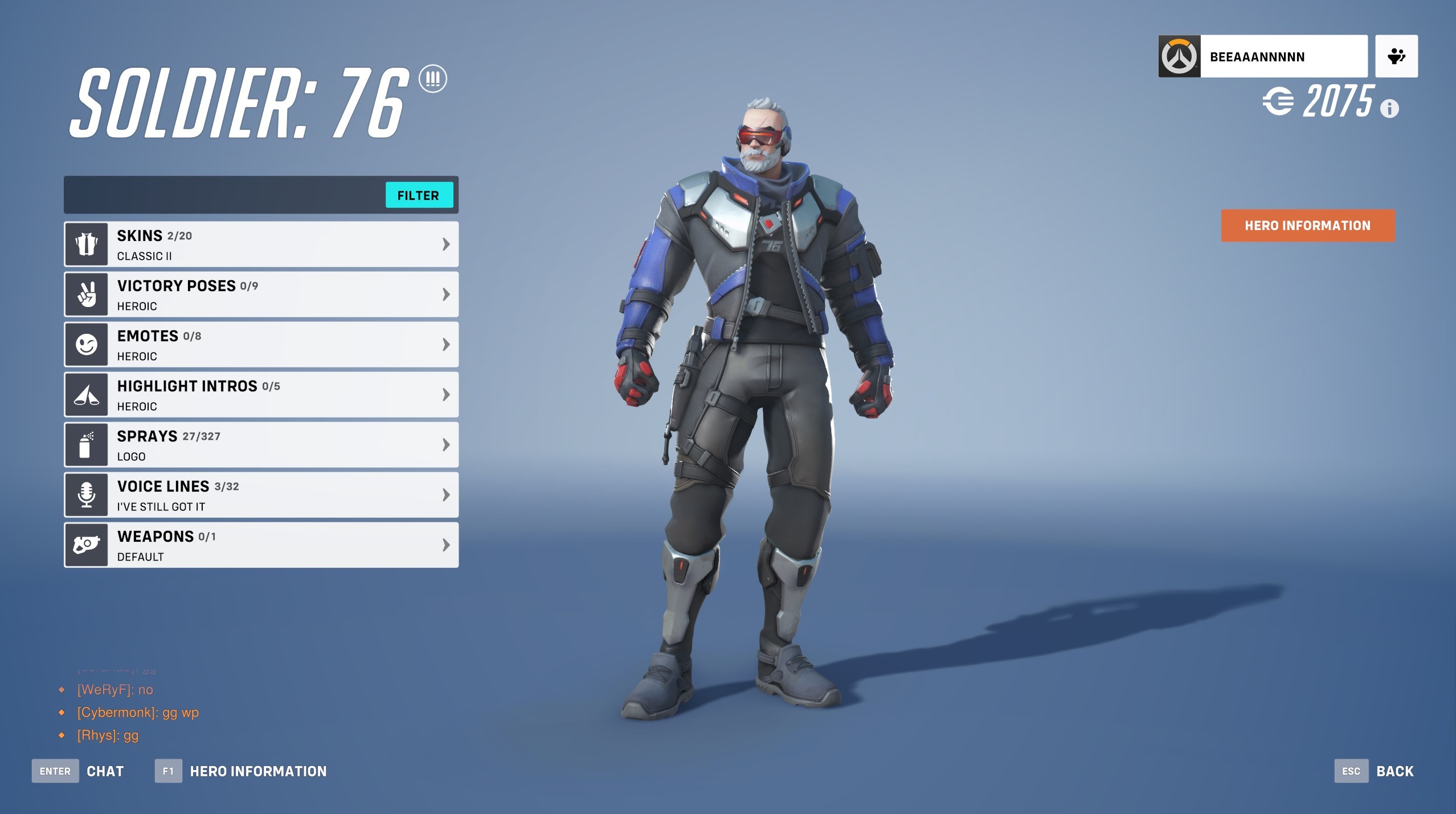The image size is (1456, 814).
Task: Open the Weapons category chevron
Action: click(446, 545)
